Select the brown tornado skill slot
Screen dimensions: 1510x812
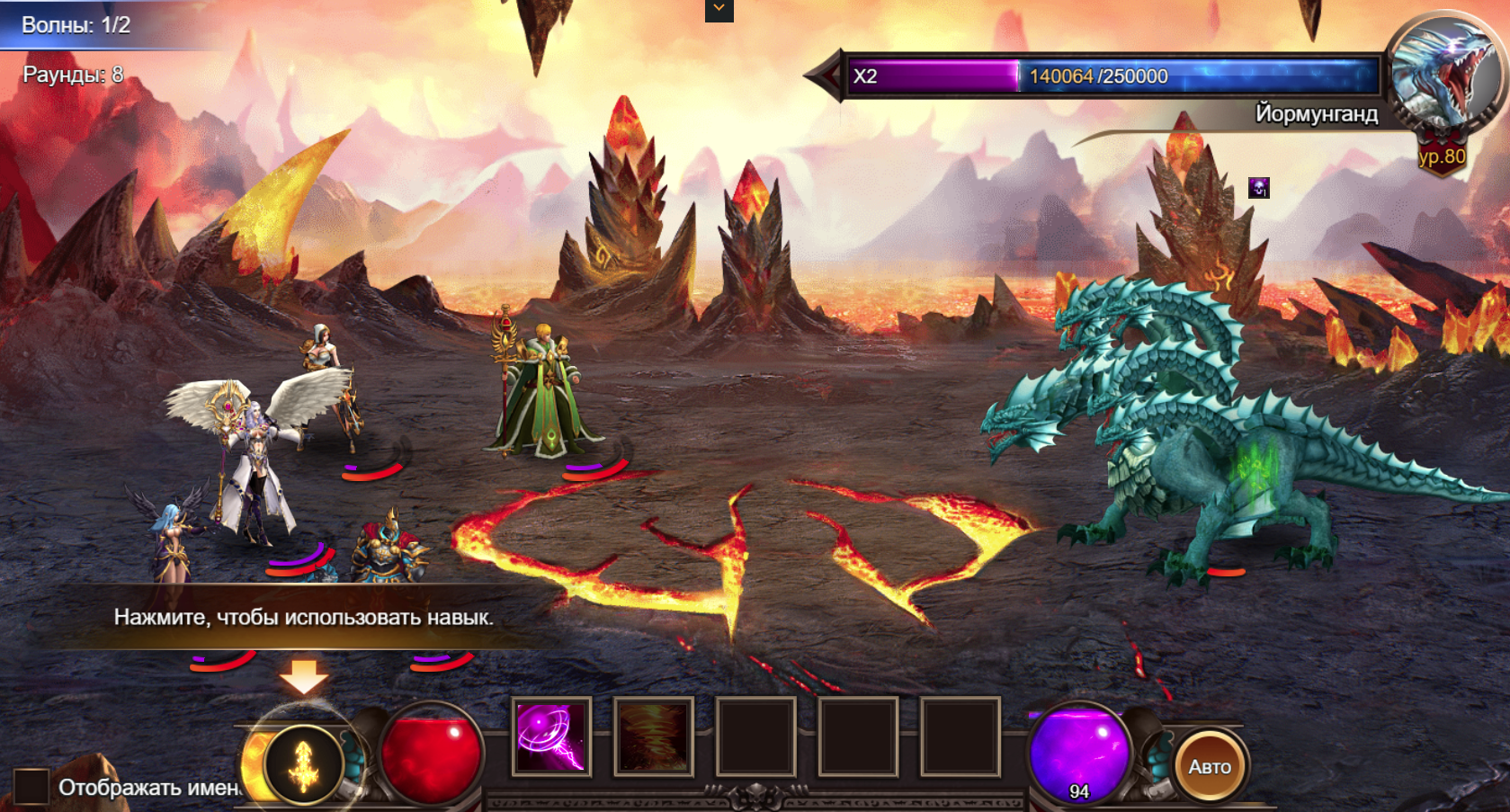point(654,737)
